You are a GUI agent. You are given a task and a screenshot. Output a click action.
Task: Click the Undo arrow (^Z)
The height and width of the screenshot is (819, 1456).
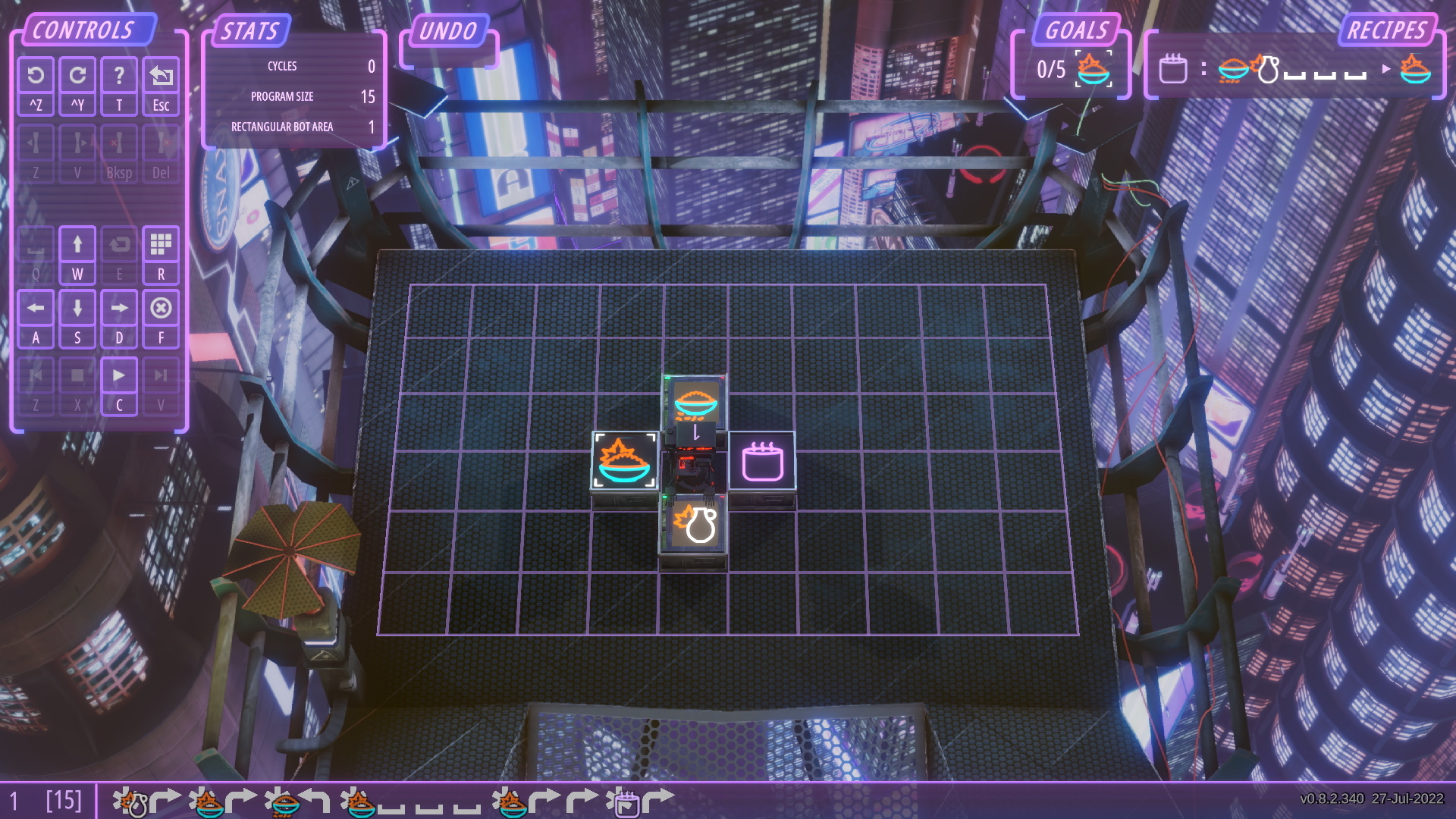click(x=36, y=74)
